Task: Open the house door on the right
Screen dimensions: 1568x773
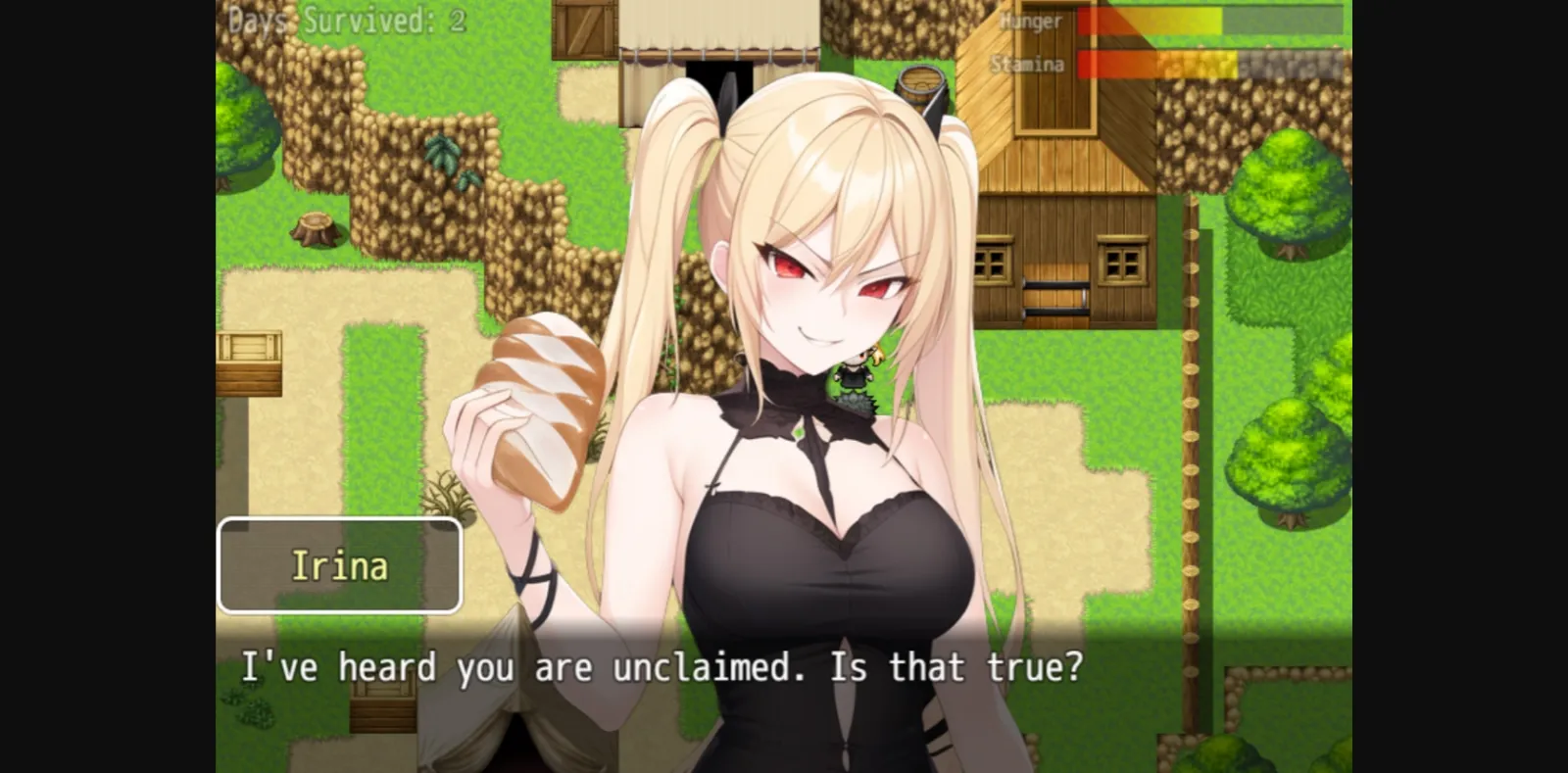Action: [1055, 294]
